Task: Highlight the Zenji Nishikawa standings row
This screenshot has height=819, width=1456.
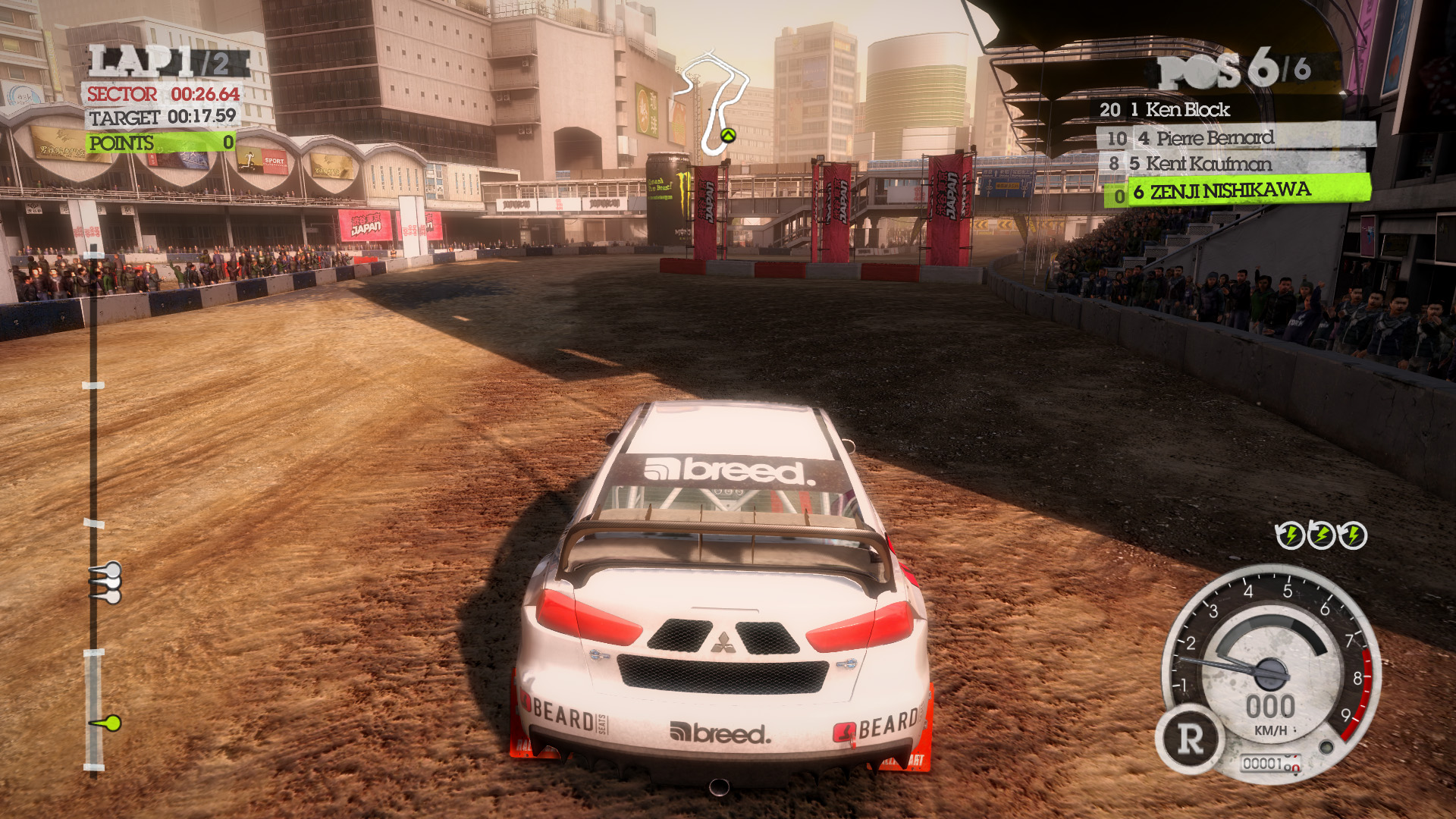Action: click(x=1238, y=191)
